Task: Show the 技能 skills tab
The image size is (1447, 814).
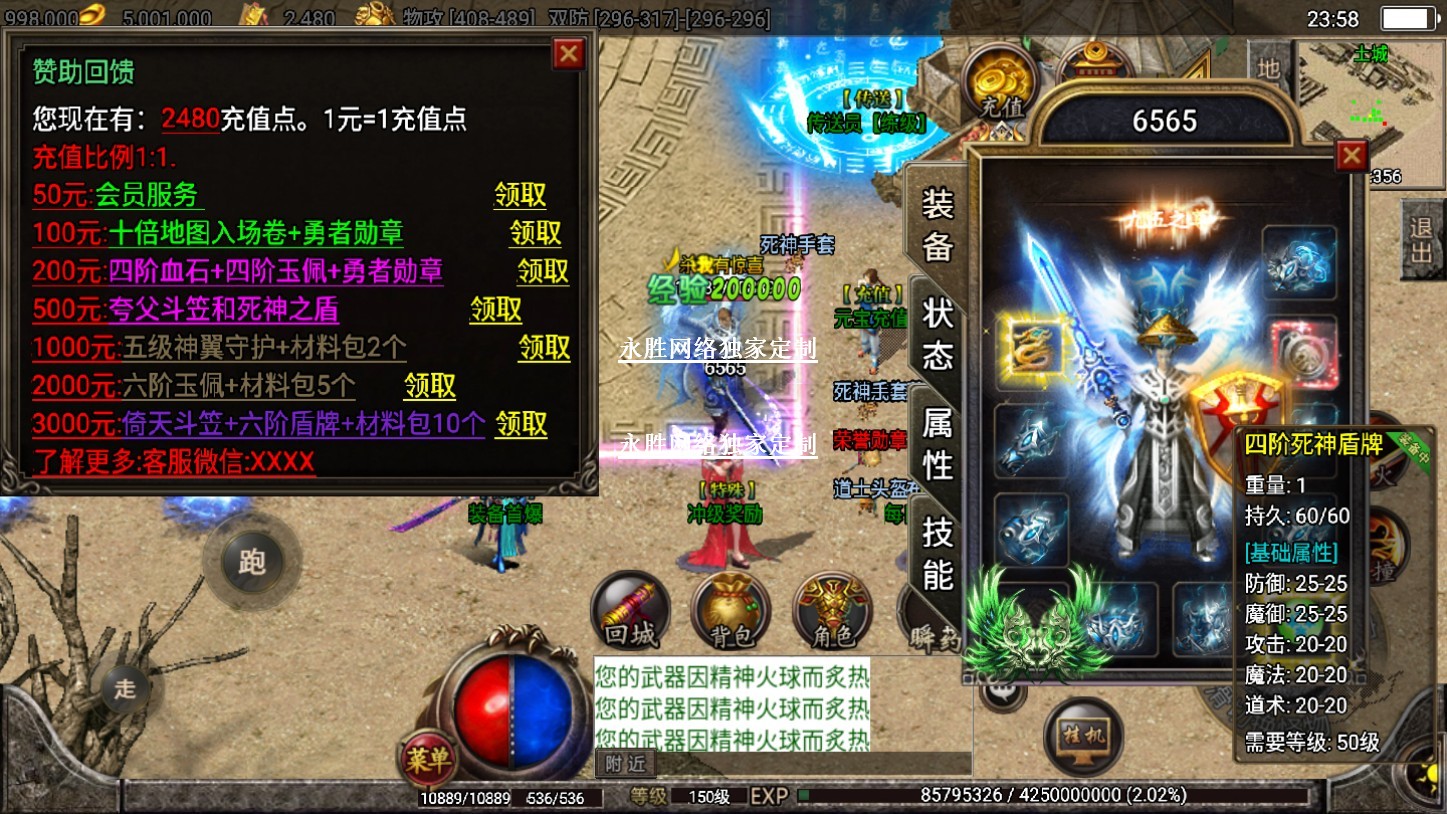Action: (x=937, y=552)
